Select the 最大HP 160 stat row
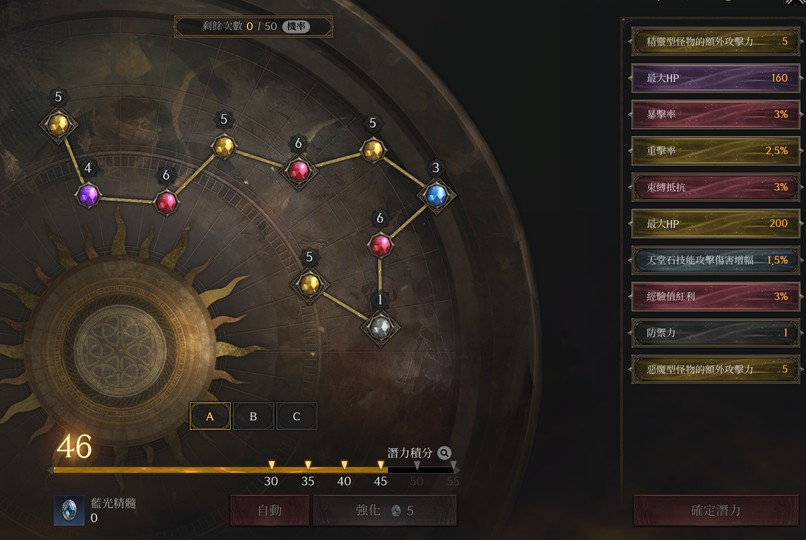The height and width of the screenshot is (540, 806). tap(715, 78)
